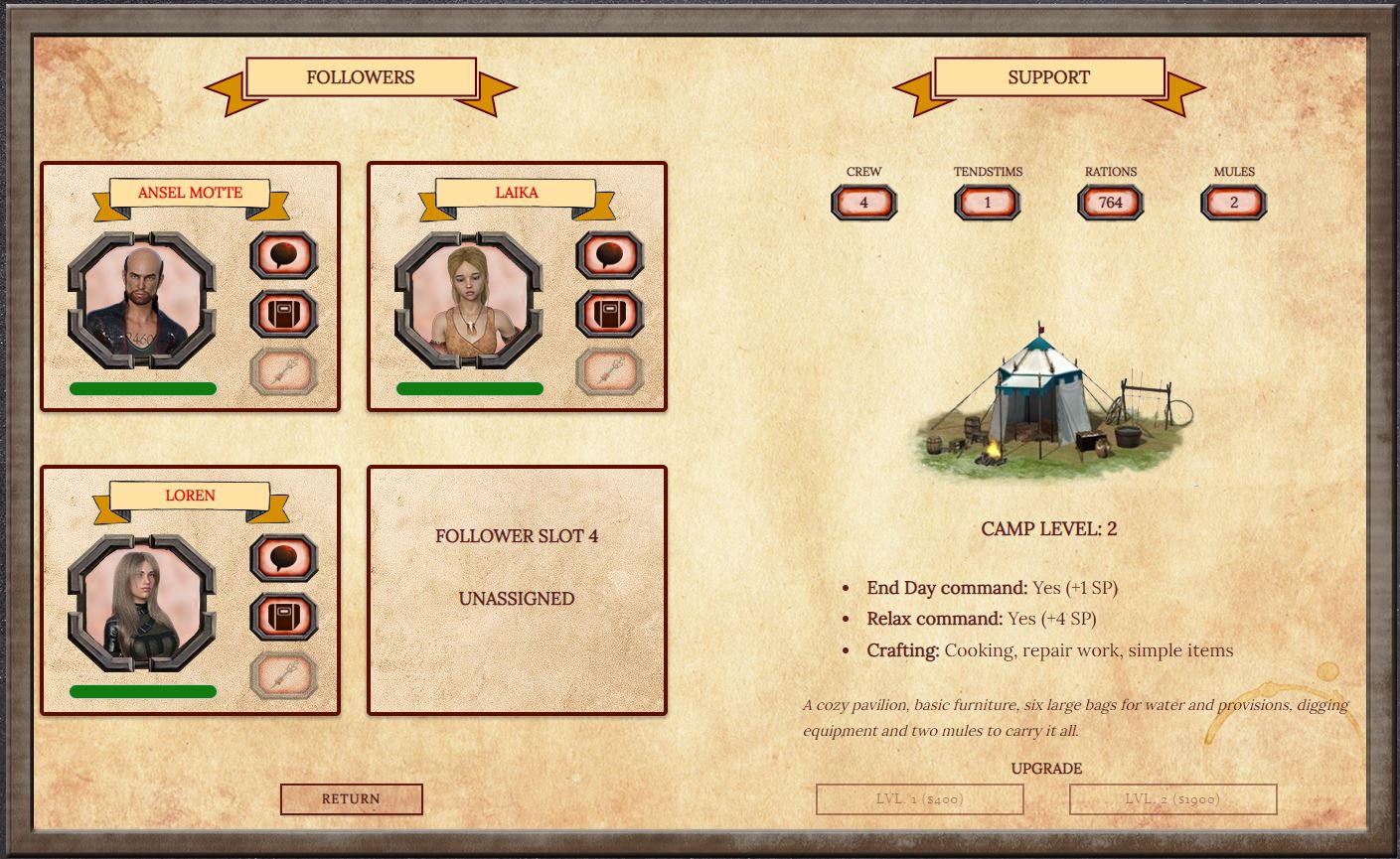
Task: Choose the unassigned Follower Slot 4
Action: 517,590
